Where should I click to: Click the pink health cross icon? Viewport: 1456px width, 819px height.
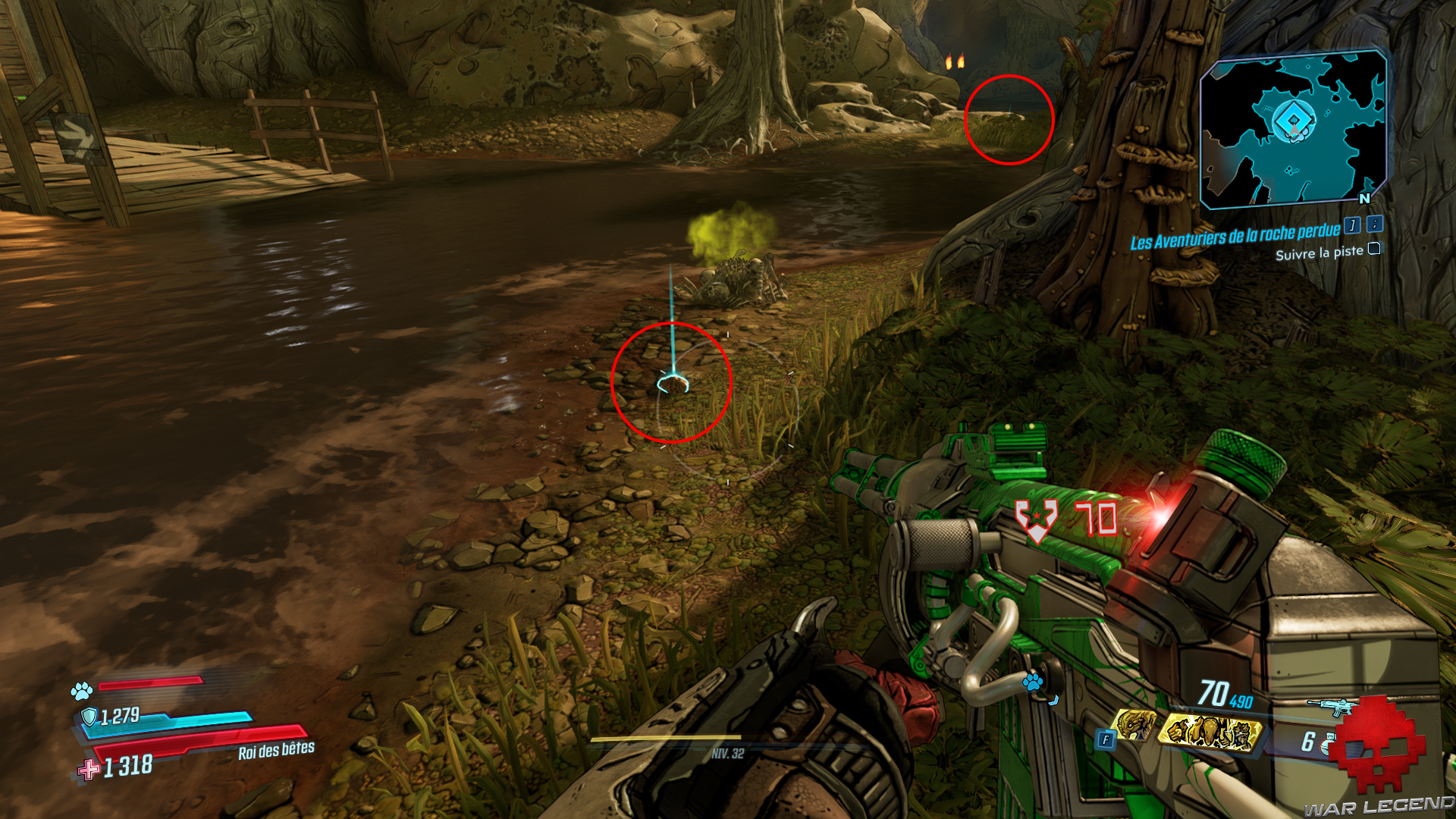90,768
